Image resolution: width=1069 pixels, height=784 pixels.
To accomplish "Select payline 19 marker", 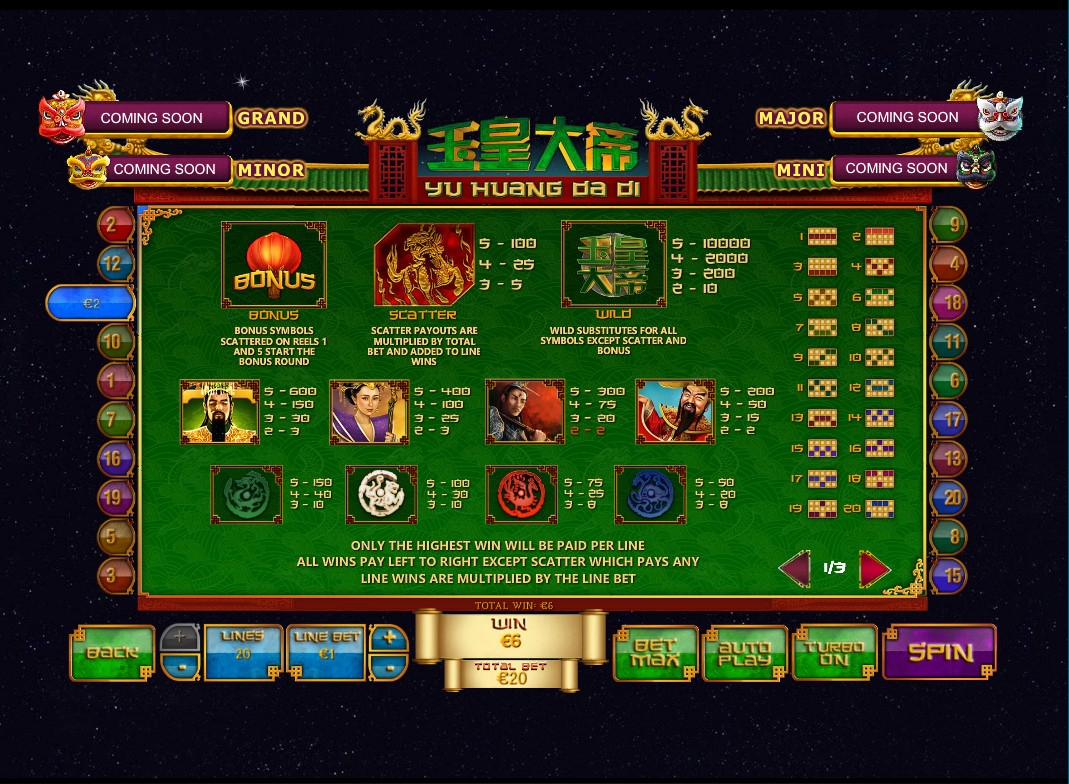I will pos(115,496).
